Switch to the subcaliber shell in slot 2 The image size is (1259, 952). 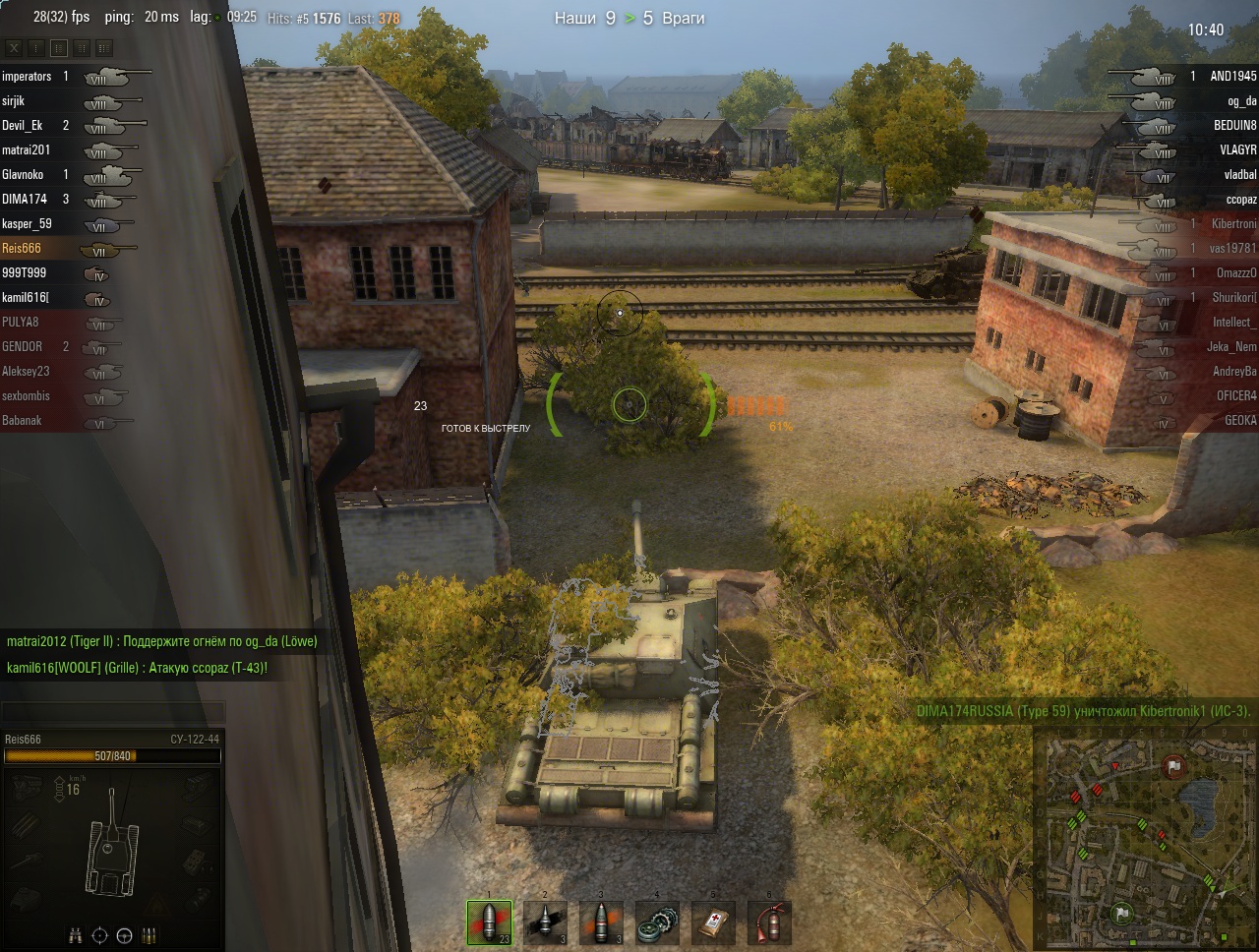[545, 923]
